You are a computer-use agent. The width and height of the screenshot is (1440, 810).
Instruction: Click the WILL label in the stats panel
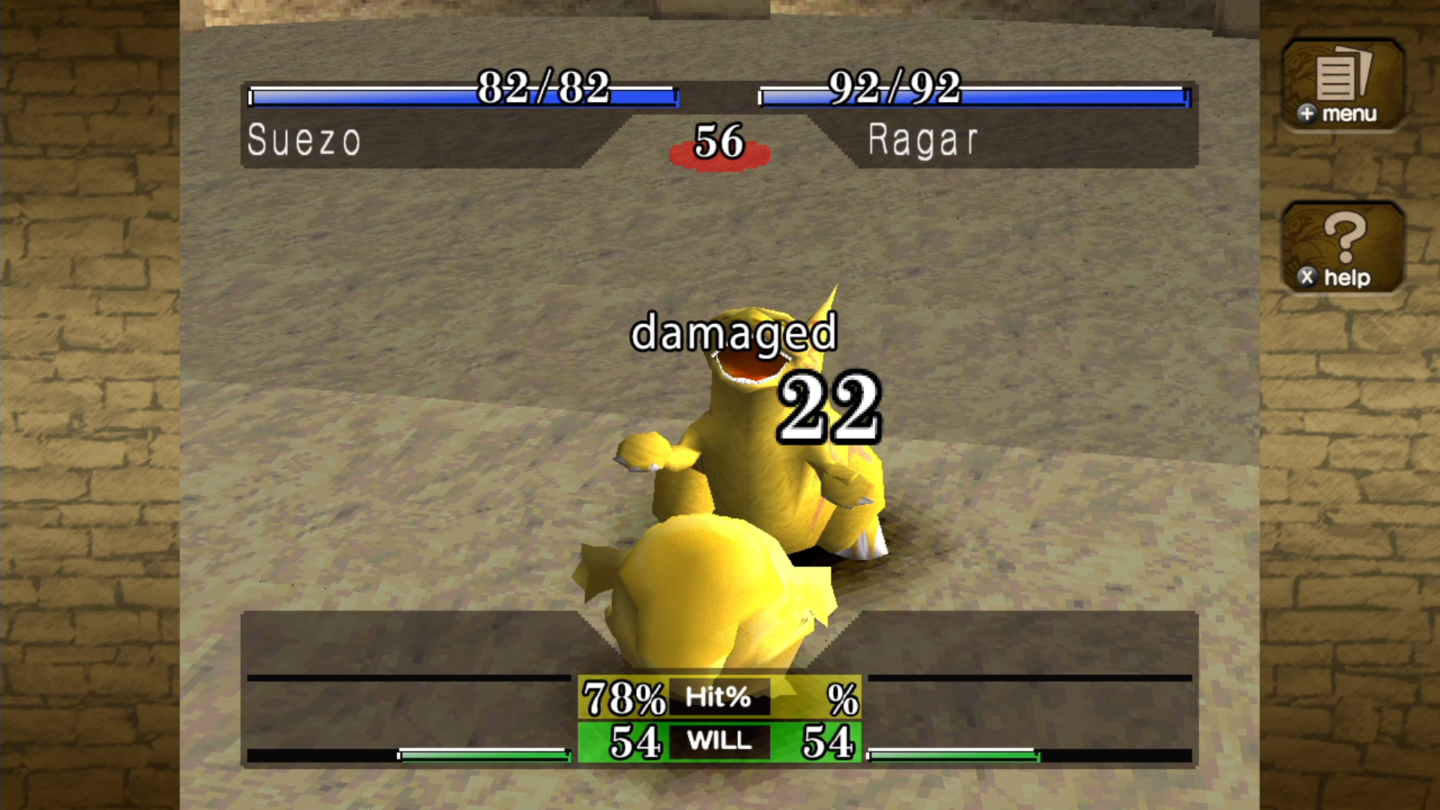coord(722,742)
